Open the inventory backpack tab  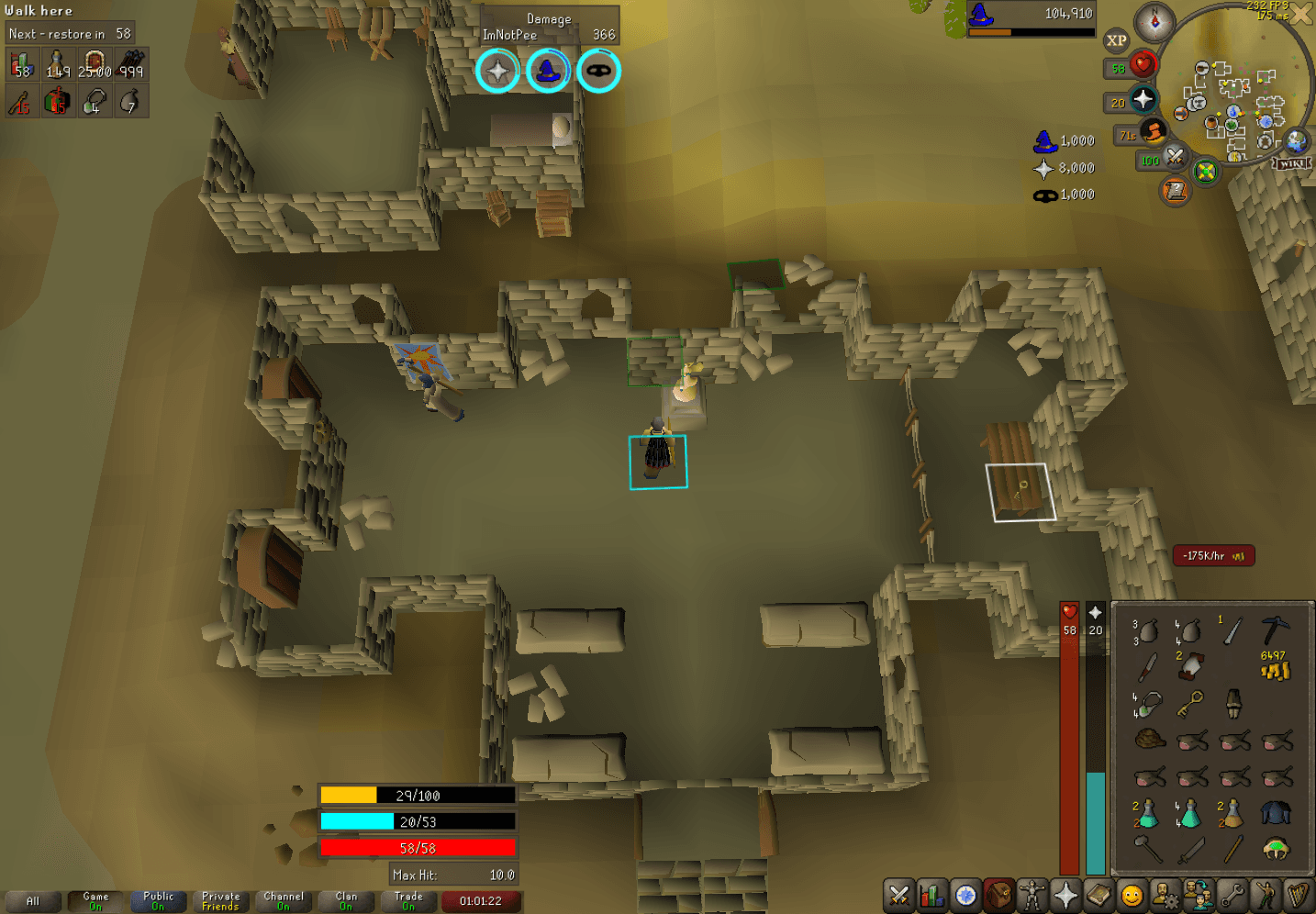998,895
